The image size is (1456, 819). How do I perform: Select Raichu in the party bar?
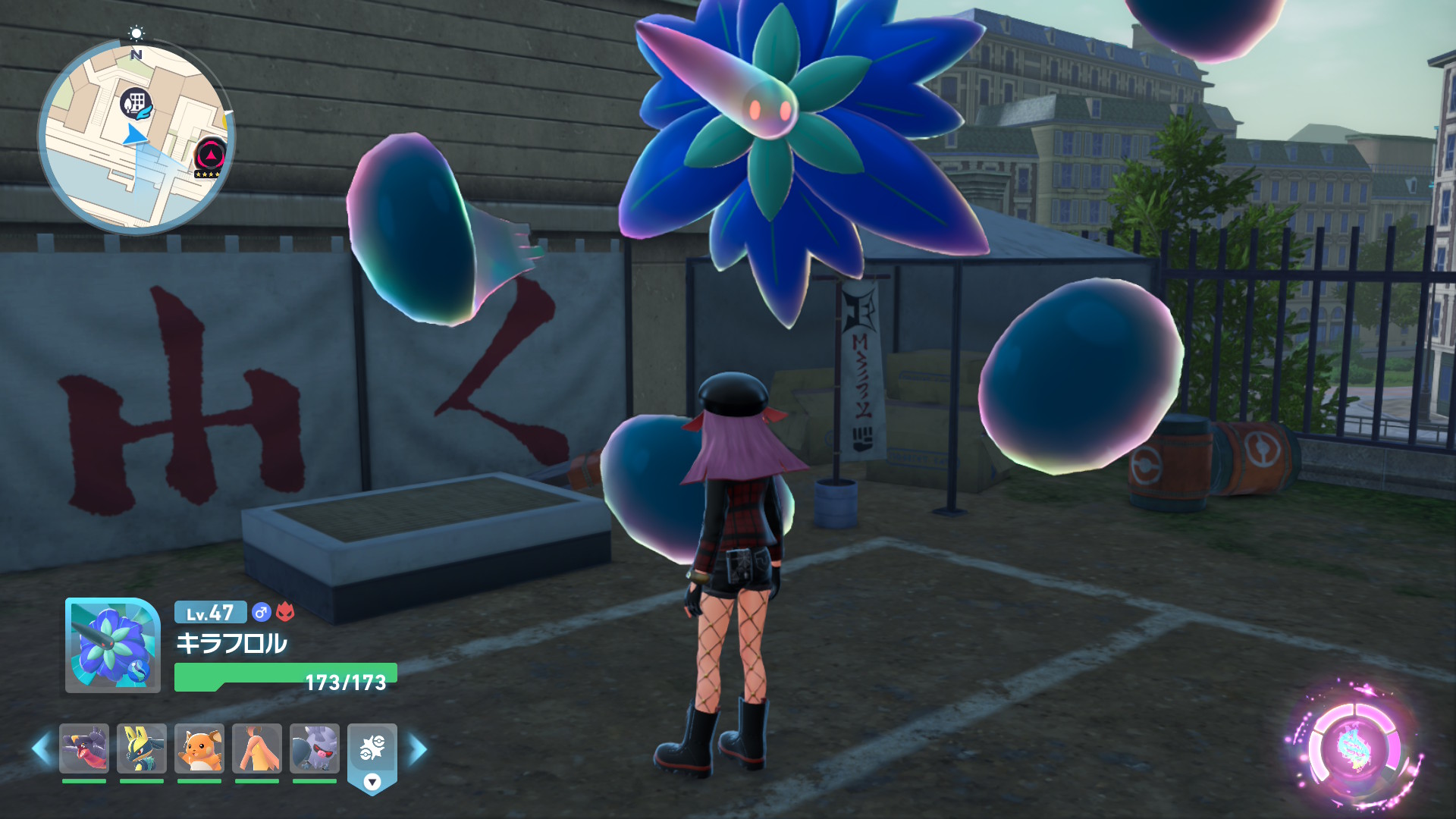[199, 748]
